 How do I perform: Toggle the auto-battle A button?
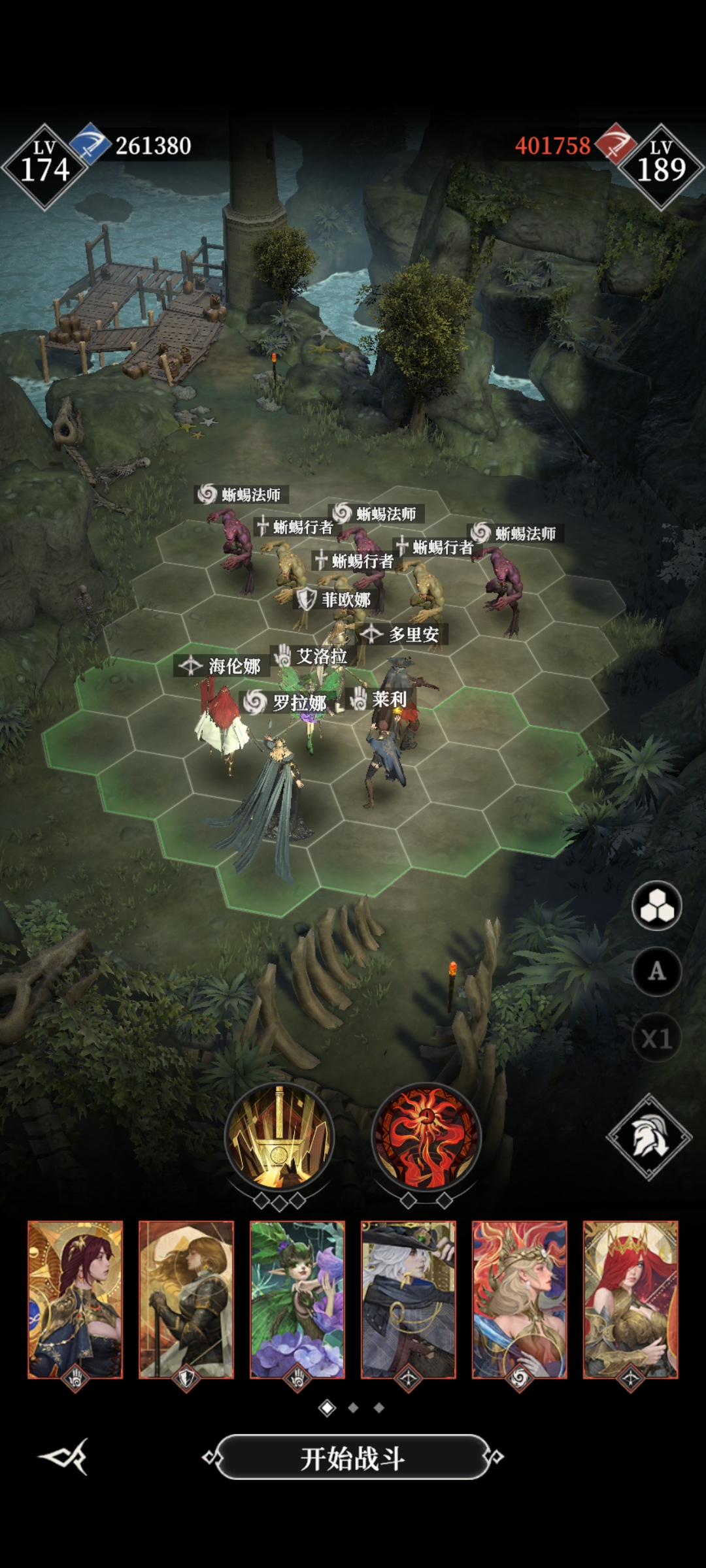(656, 972)
